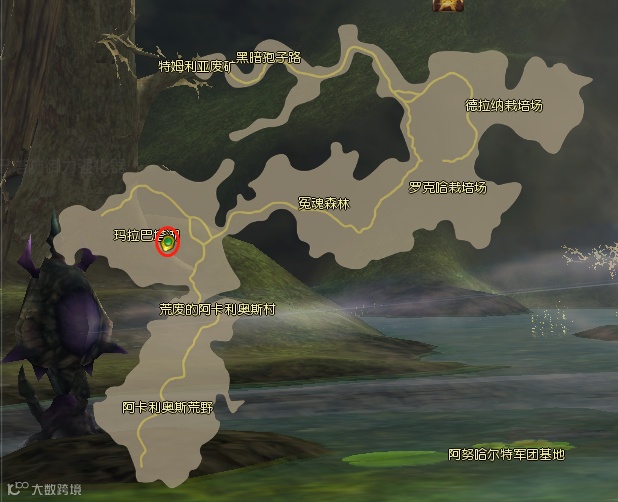Click the orange icon at the top edge
Screen dimensions: 618x502
point(444,5)
